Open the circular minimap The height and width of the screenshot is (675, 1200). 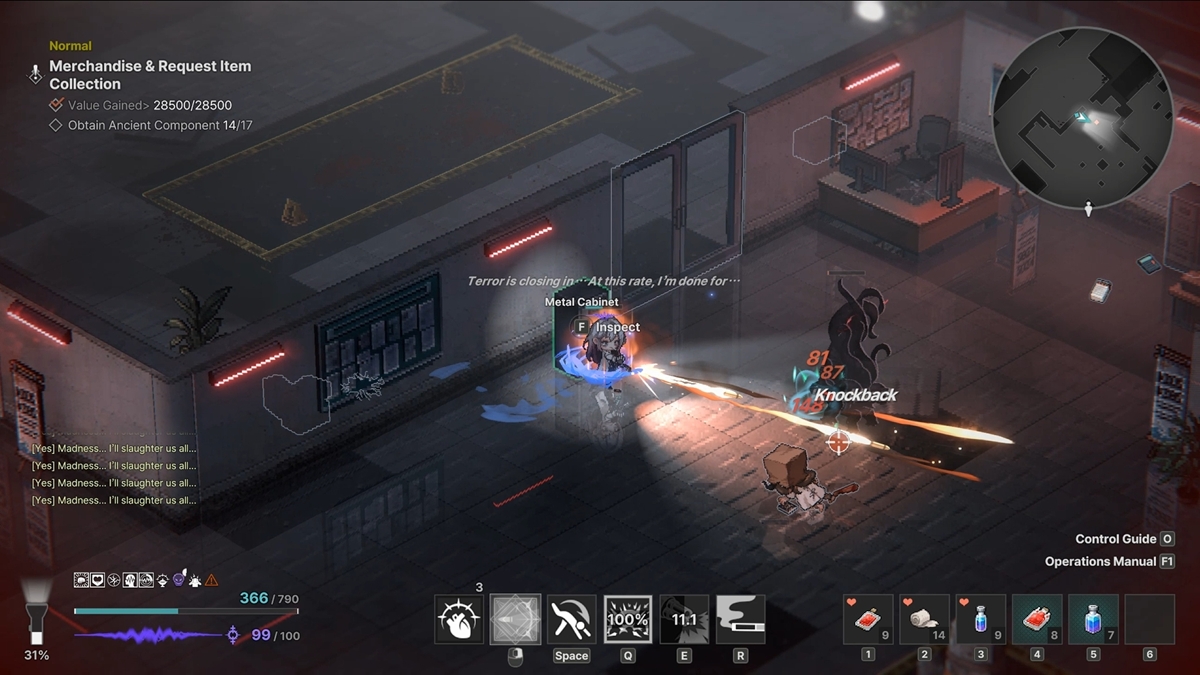click(x=1083, y=112)
